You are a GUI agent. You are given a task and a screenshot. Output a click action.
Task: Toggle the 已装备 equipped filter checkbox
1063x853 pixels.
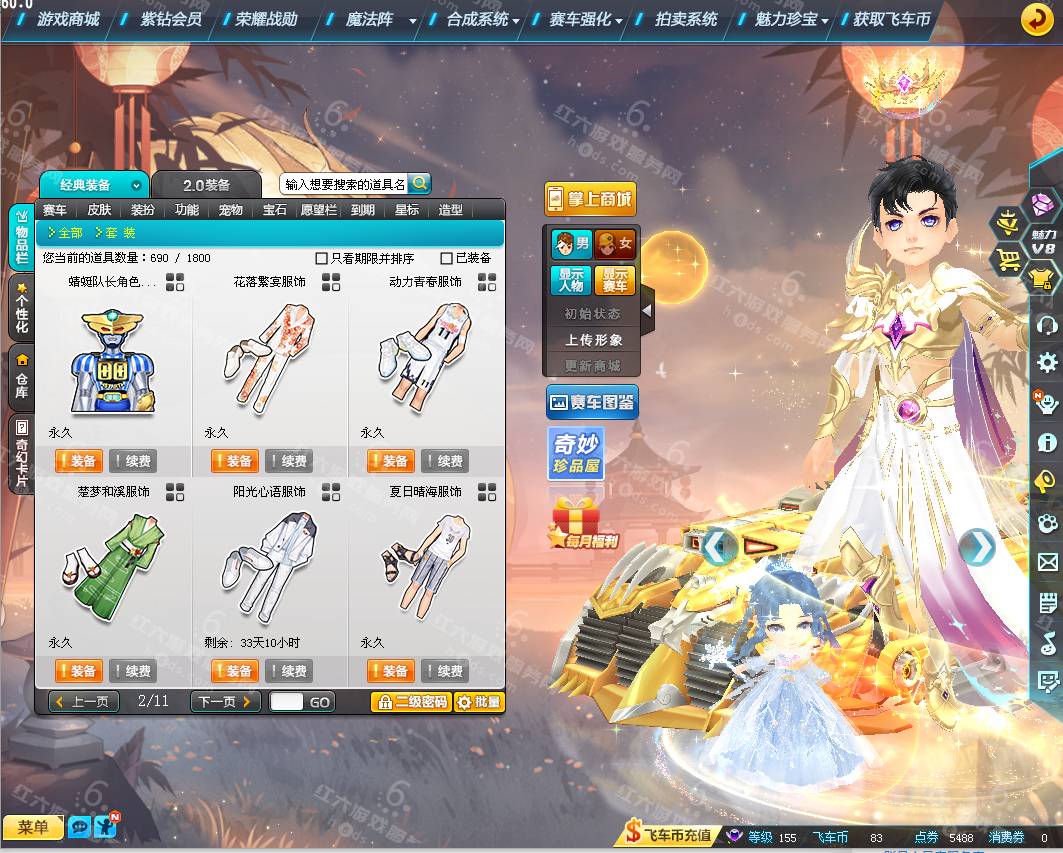coord(447,258)
